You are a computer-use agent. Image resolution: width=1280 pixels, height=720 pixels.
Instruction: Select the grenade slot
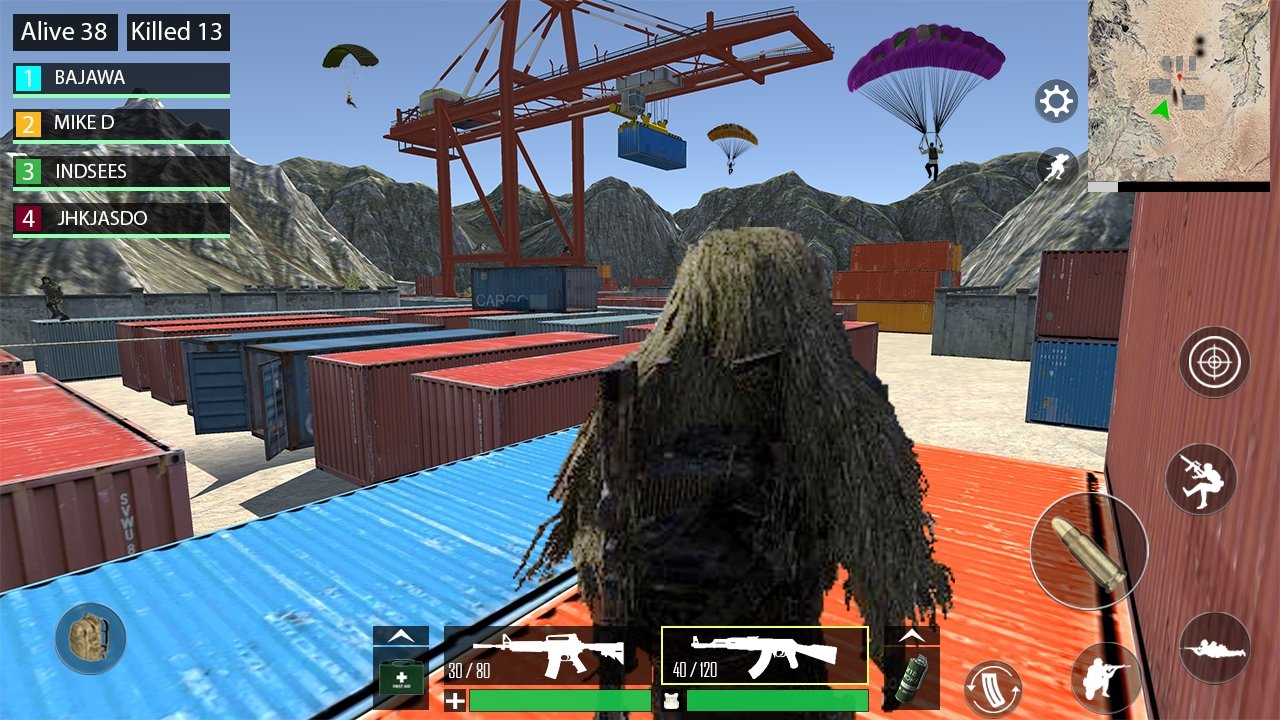911,678
